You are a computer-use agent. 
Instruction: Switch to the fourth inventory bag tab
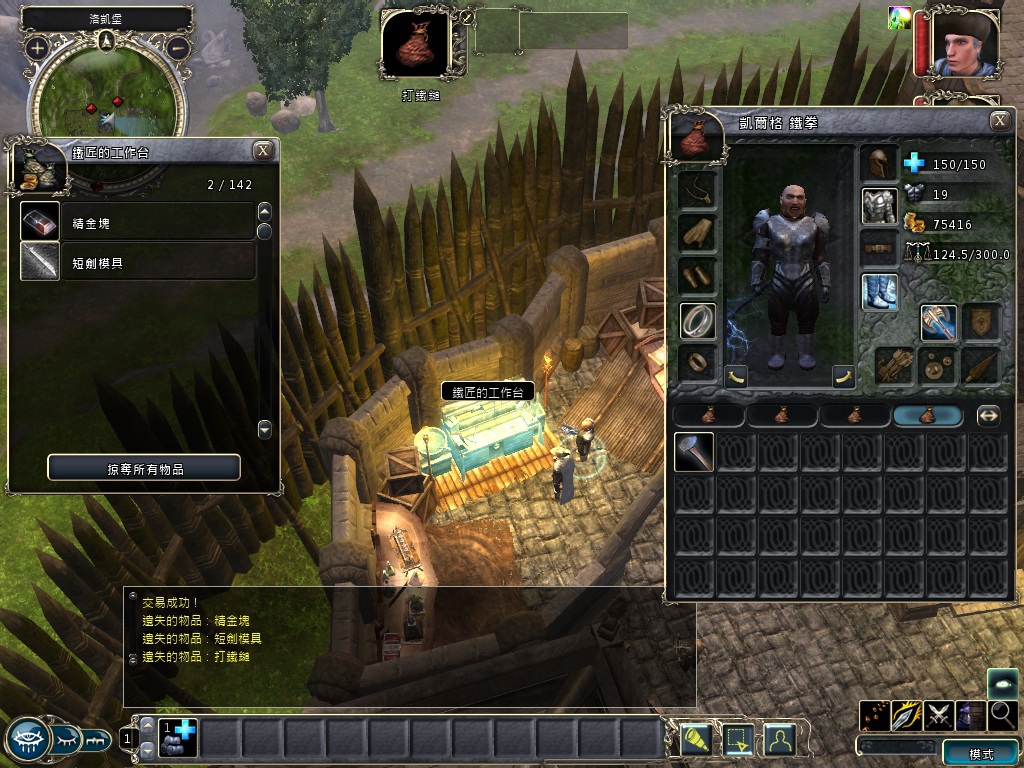[x=928, y=416]
